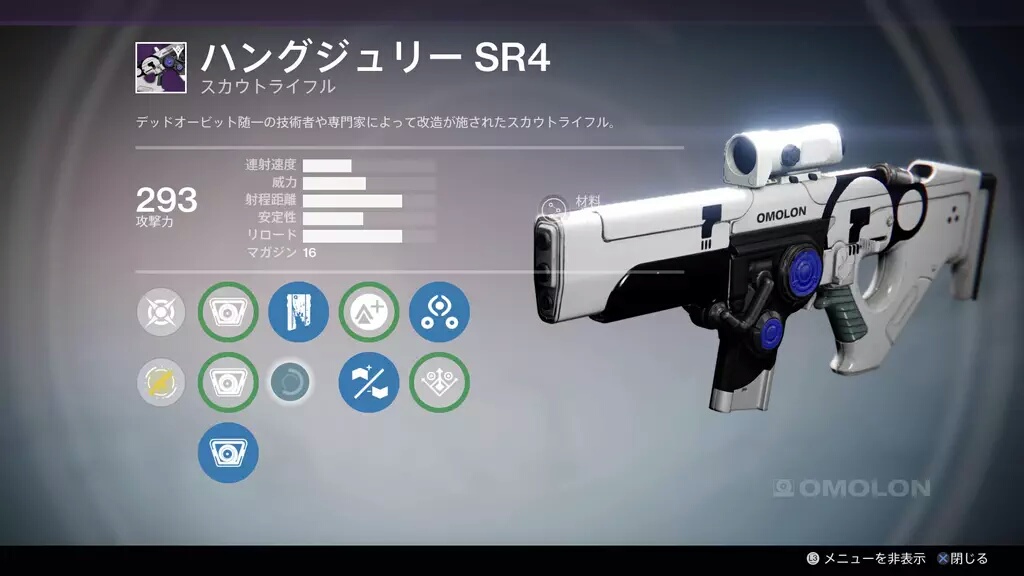Viewport: 1024px width, 576px height.
Task: Click the yellow lightning bolt node
Action: point(161,382)
